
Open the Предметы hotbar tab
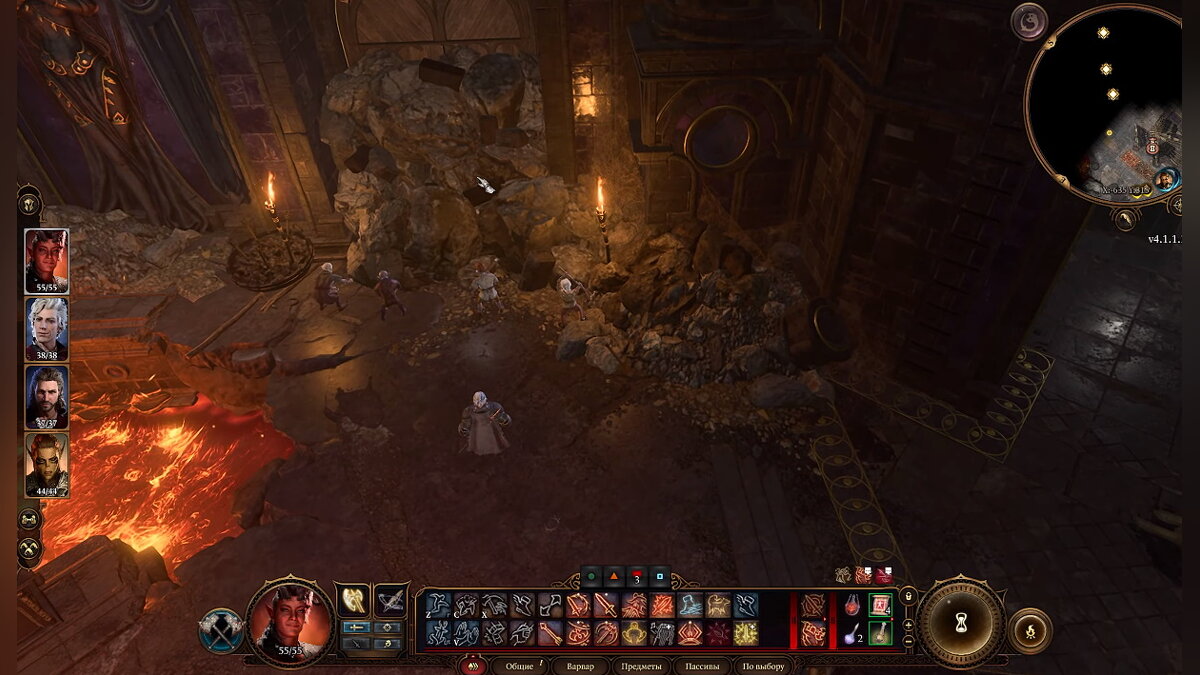coord(639,666)
